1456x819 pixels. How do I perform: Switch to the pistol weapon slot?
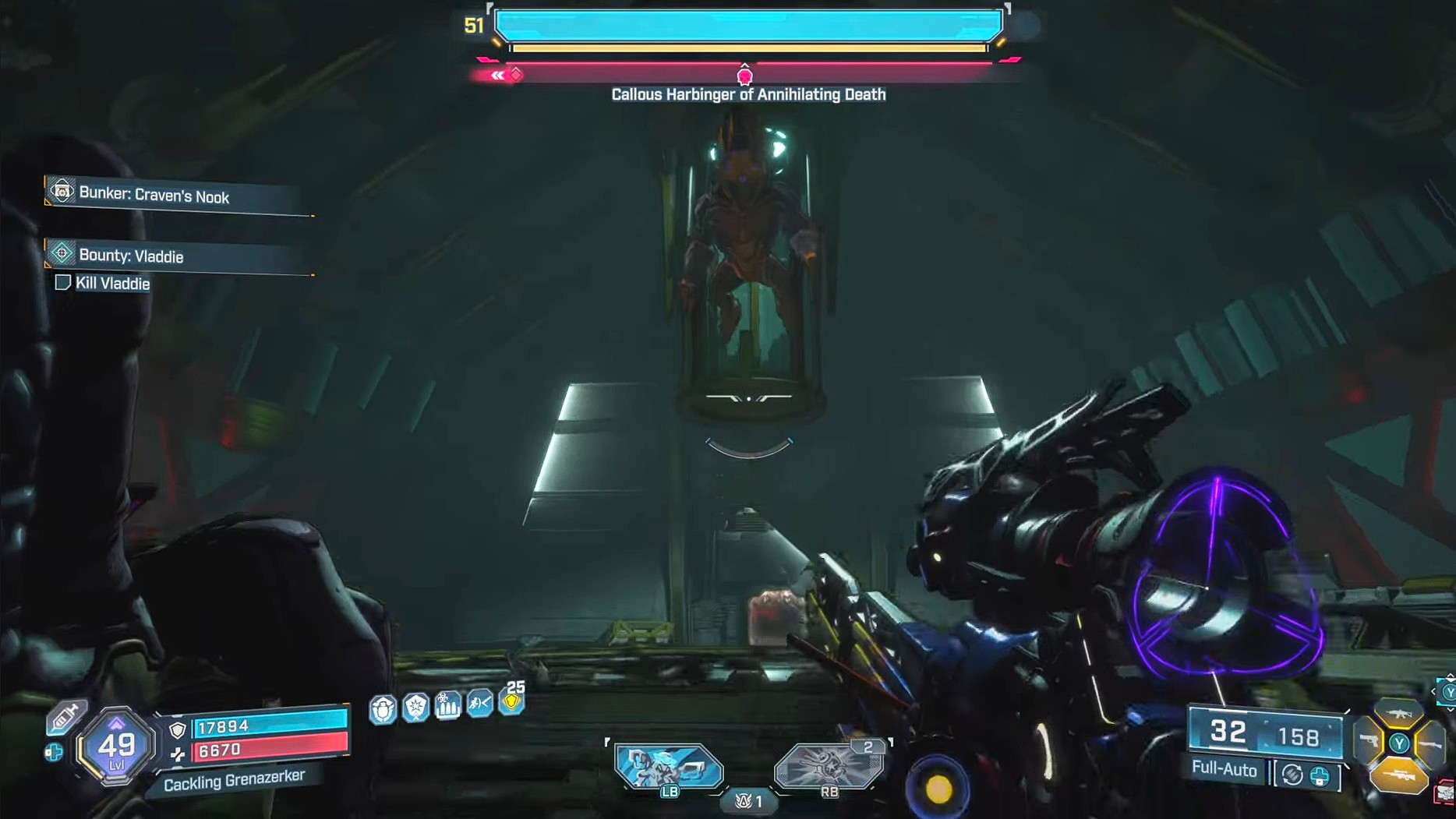pos(1369,742)
